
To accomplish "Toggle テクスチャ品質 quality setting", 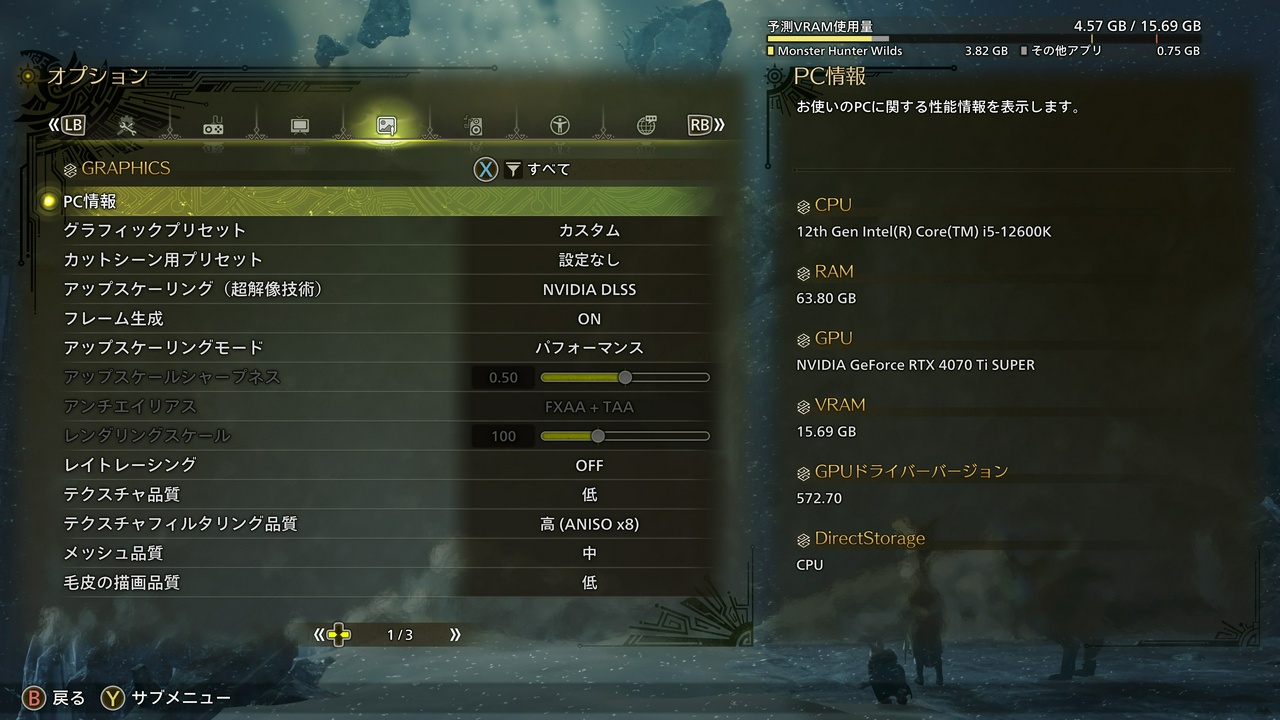I will [589, 494].
